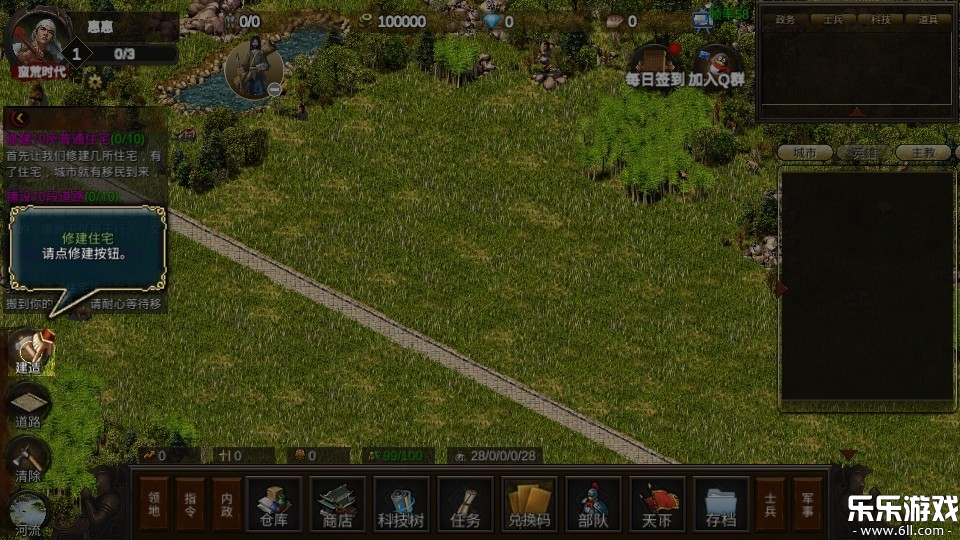Choose the 清除 clear tool
This screenshot has width=960, height=540.
coord(29,460)
